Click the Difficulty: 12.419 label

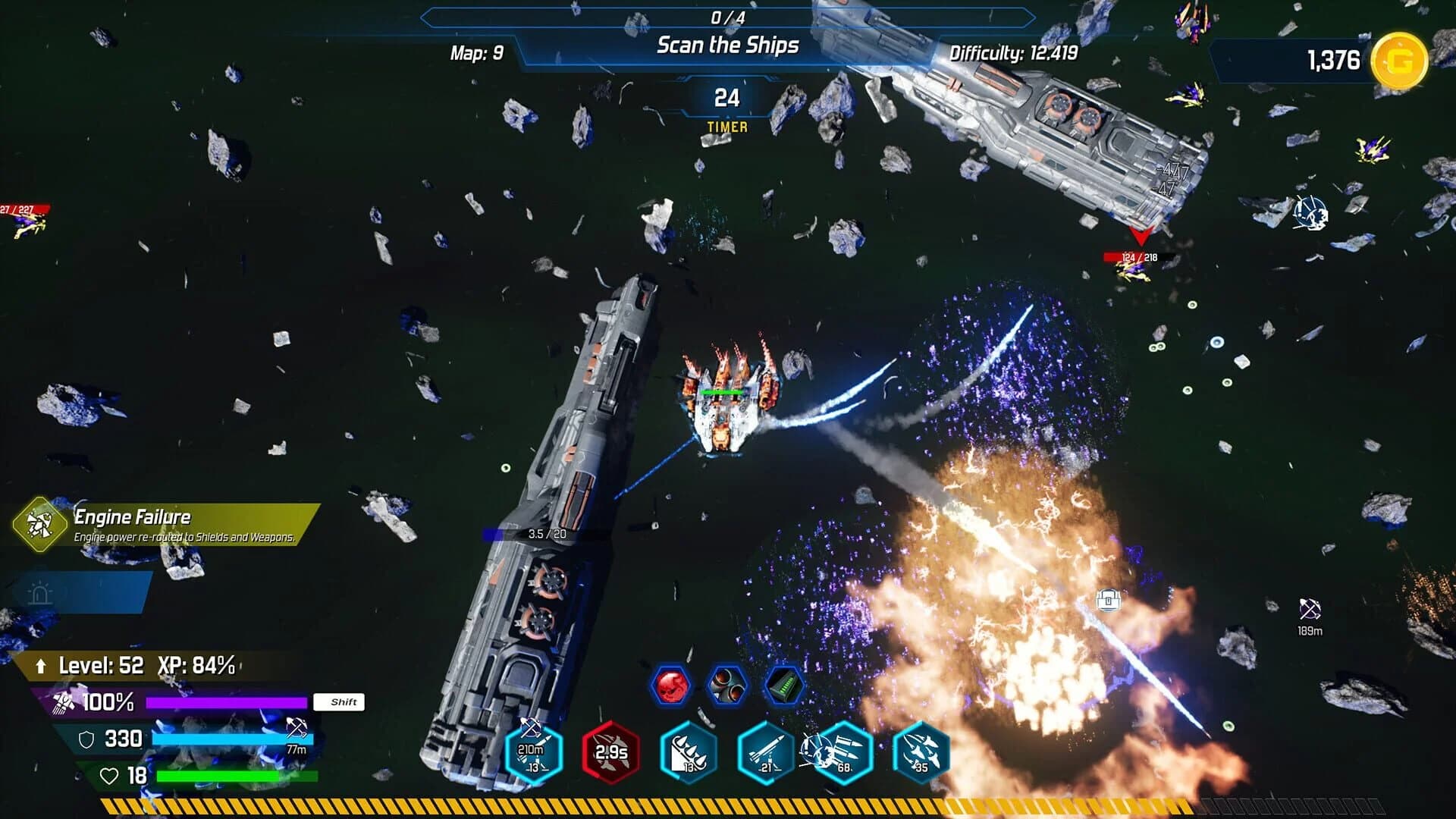pos(1016,55)
